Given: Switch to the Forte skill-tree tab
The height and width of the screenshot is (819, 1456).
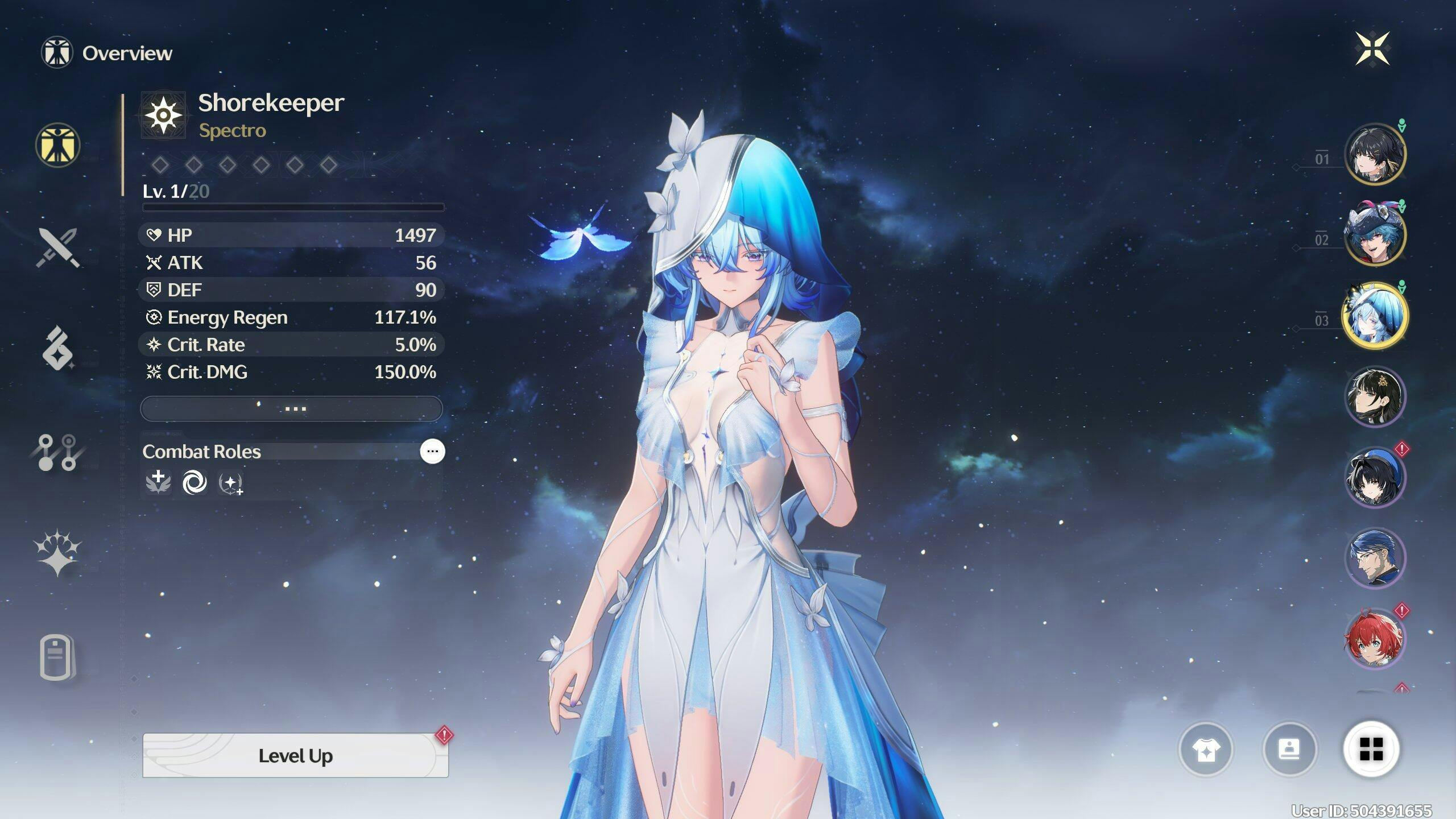Looking at the screenshot, I should coord(57,453).
